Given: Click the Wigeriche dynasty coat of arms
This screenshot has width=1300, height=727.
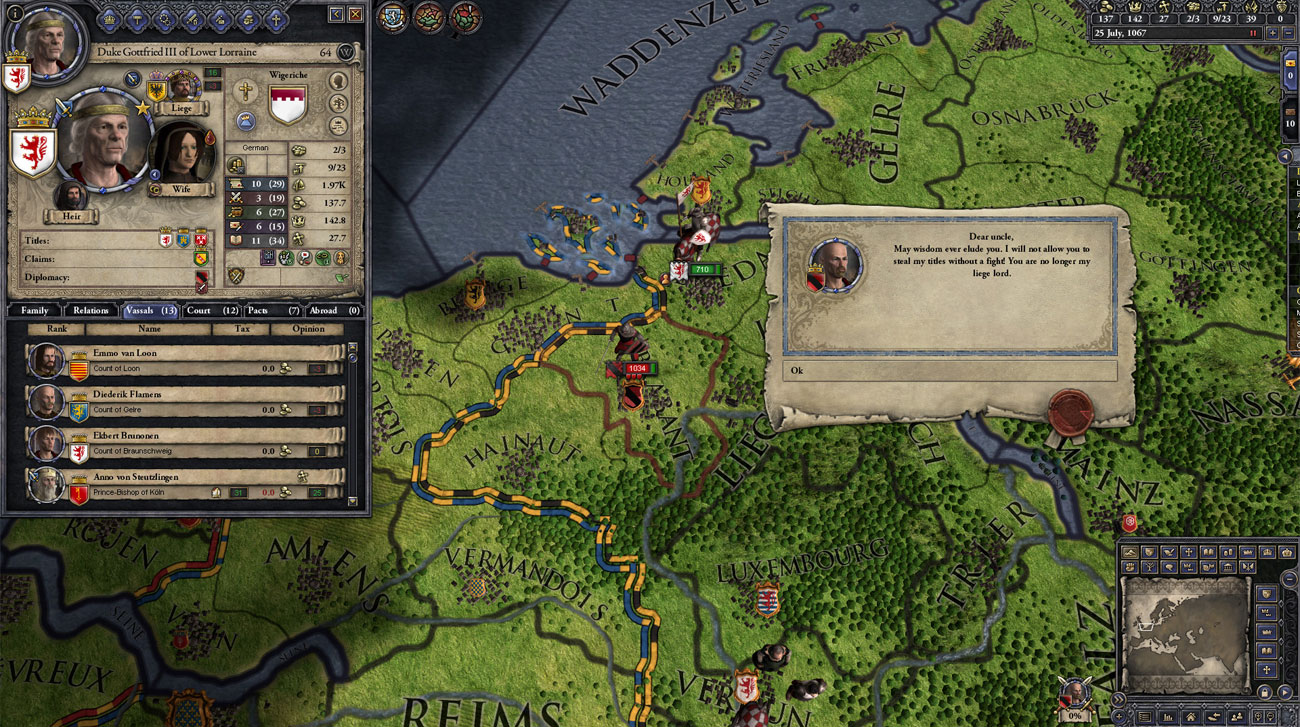Looking at the screenshot, I should (x=289, y=103).
